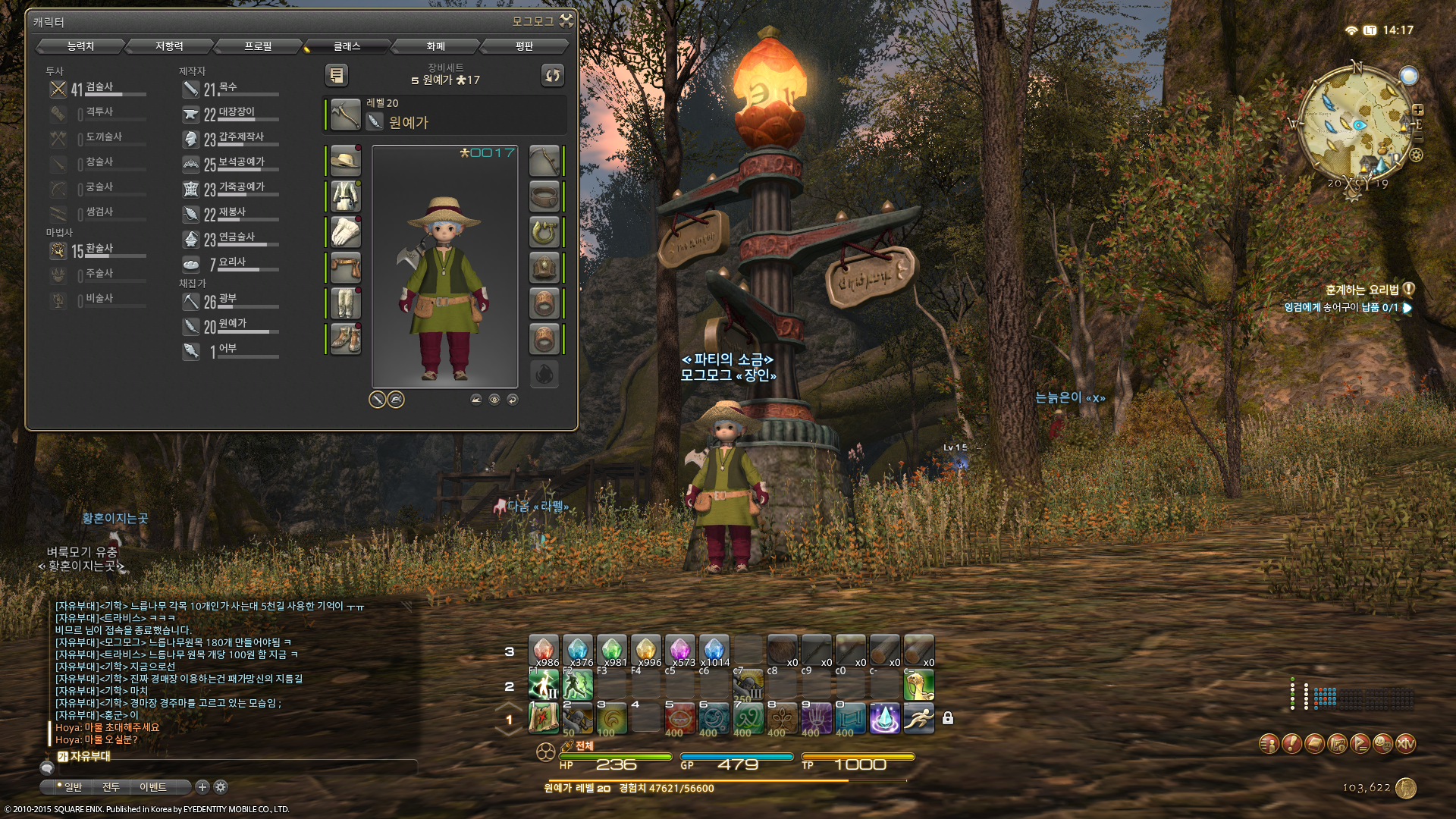Show the 화폐 tab

(x=435, y=46)
